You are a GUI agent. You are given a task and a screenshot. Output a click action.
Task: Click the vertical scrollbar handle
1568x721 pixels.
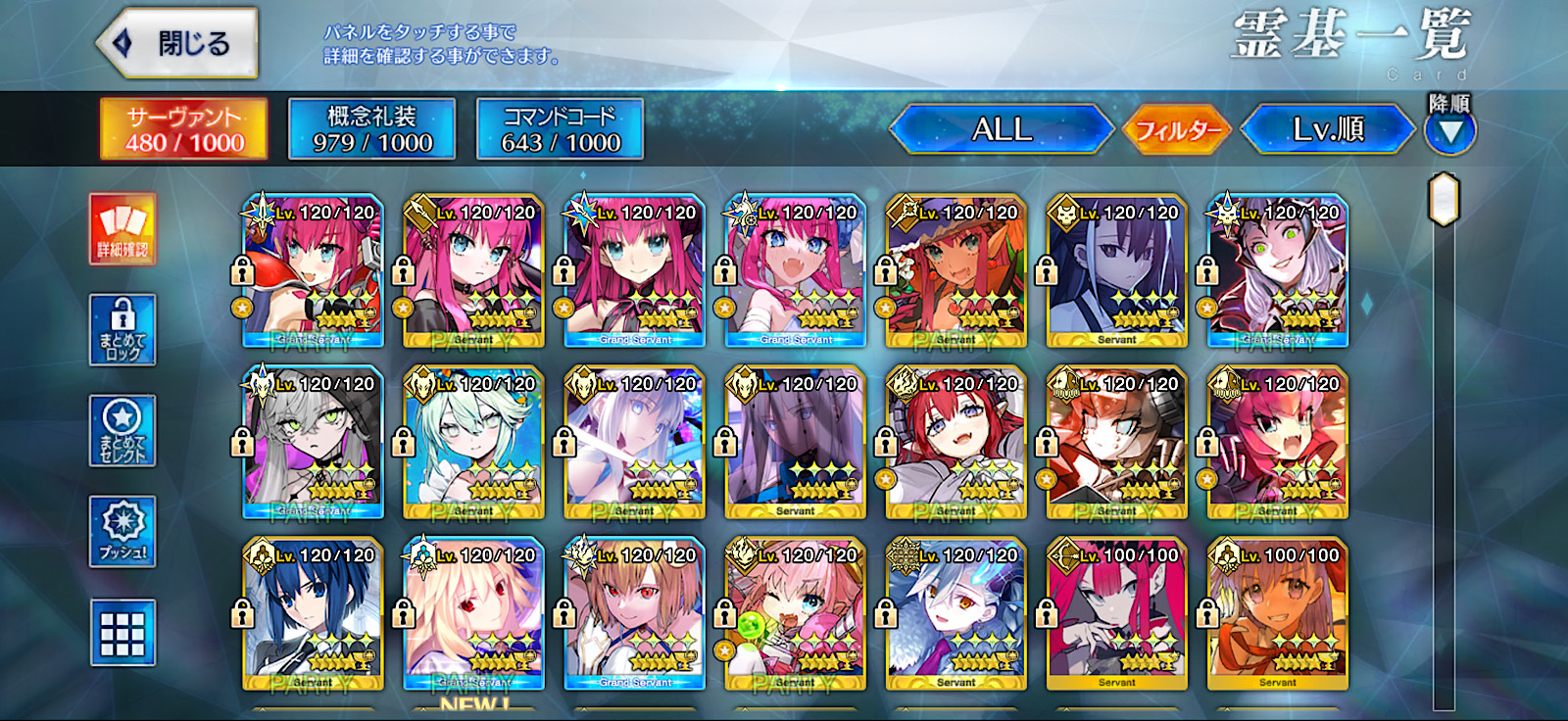[x=1444, y=199]
